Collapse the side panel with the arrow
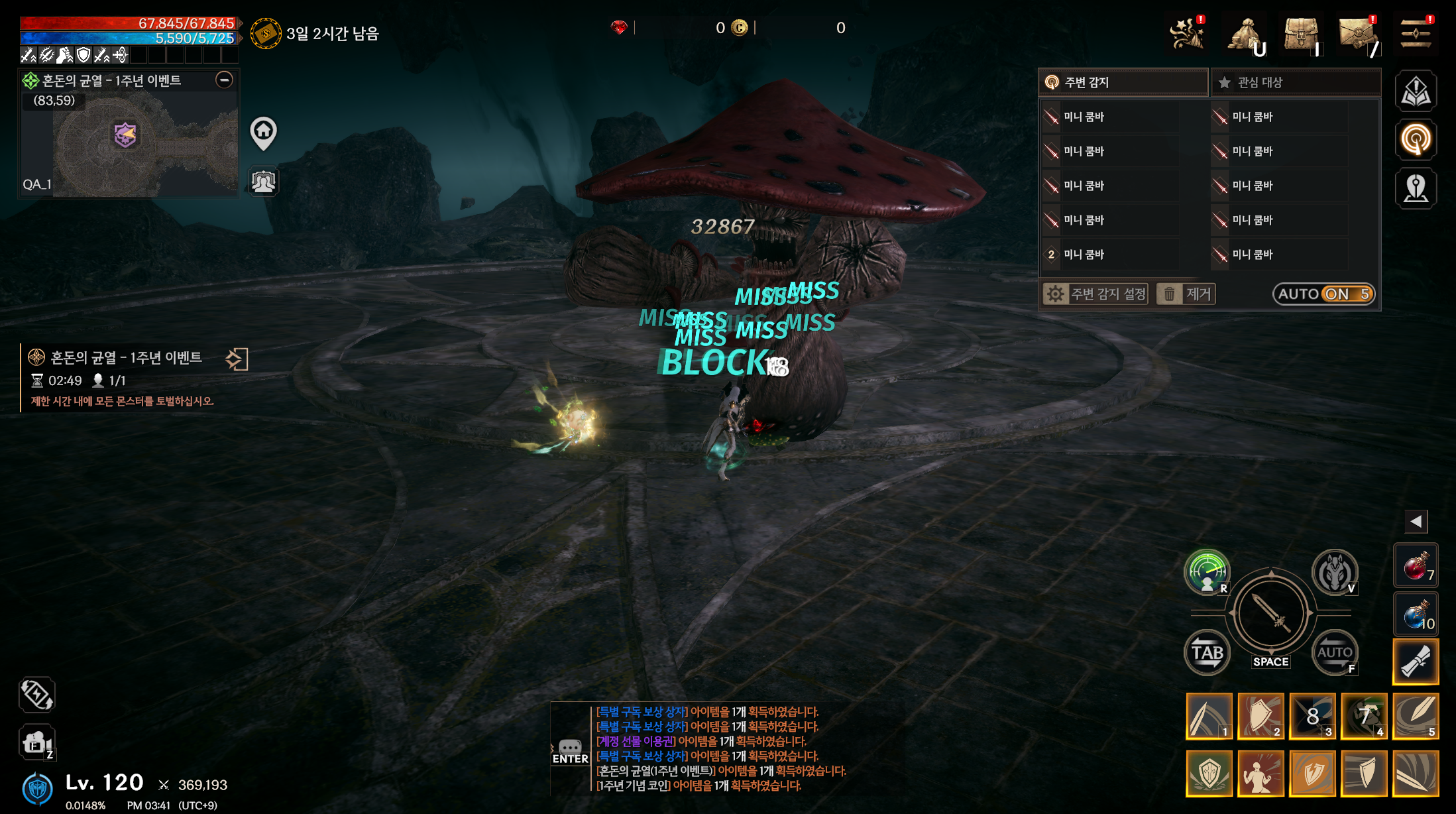1456x814 pixels. (1416, 522)
